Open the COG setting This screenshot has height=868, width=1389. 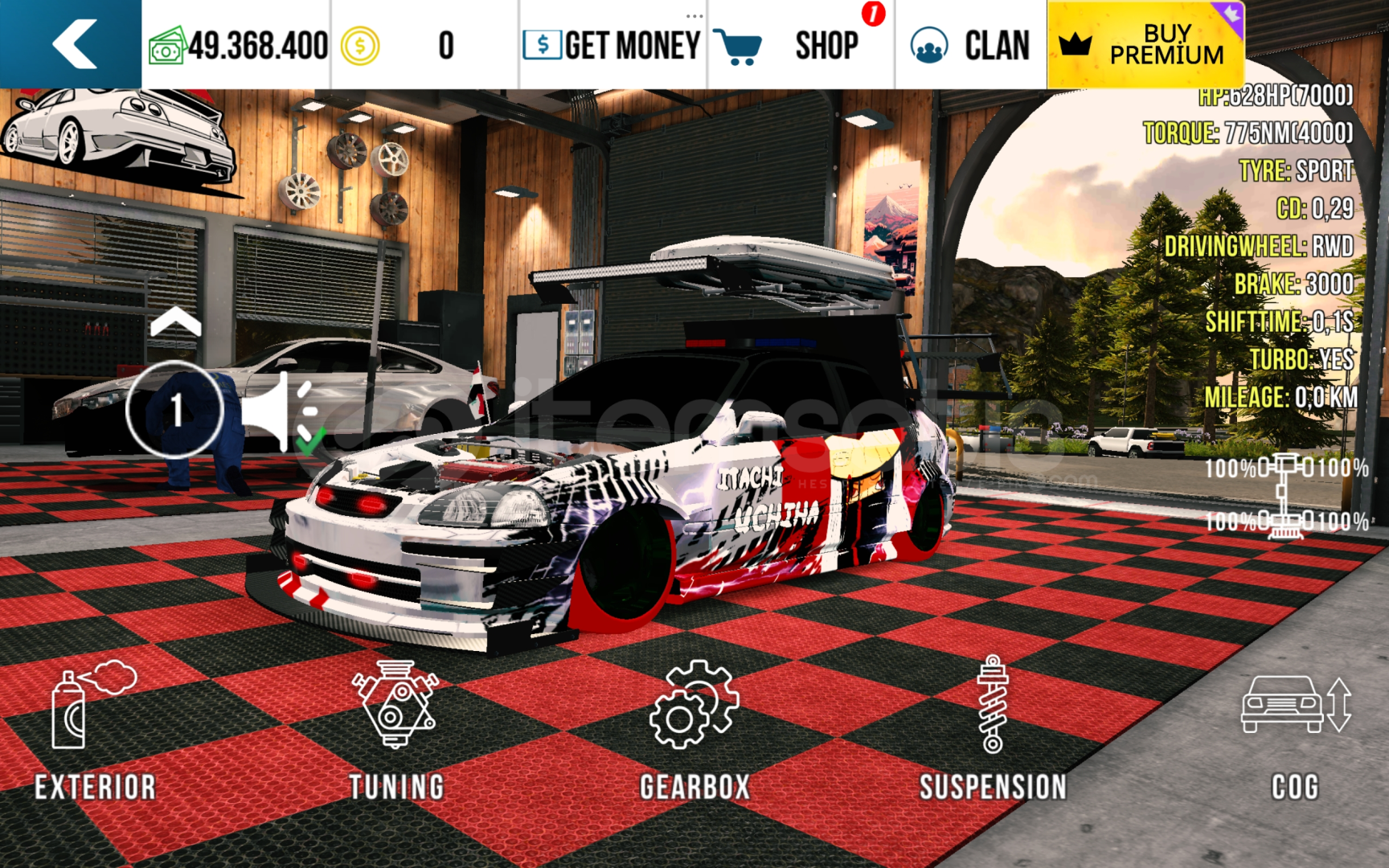[1294, 731]
